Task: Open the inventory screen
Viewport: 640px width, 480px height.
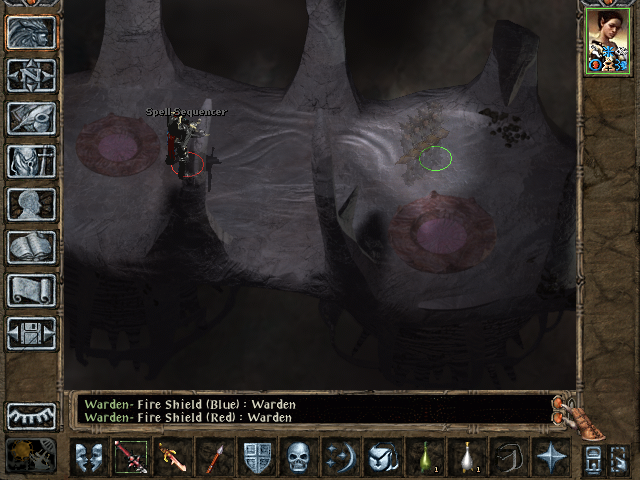Action: coord(31,161)
